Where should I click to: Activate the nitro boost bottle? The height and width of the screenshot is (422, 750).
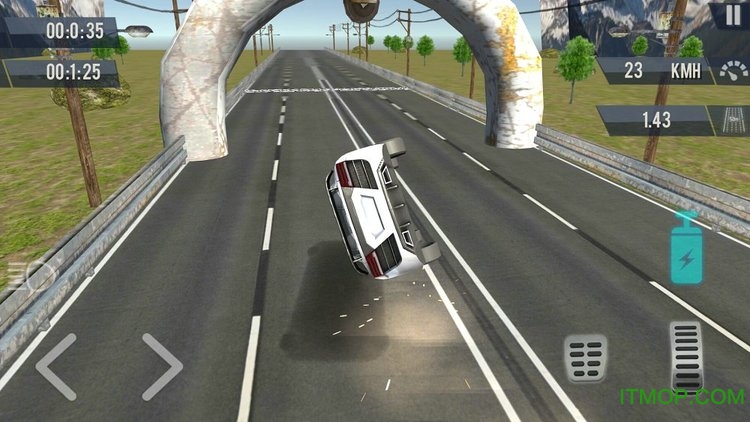[x=687, y=249]
